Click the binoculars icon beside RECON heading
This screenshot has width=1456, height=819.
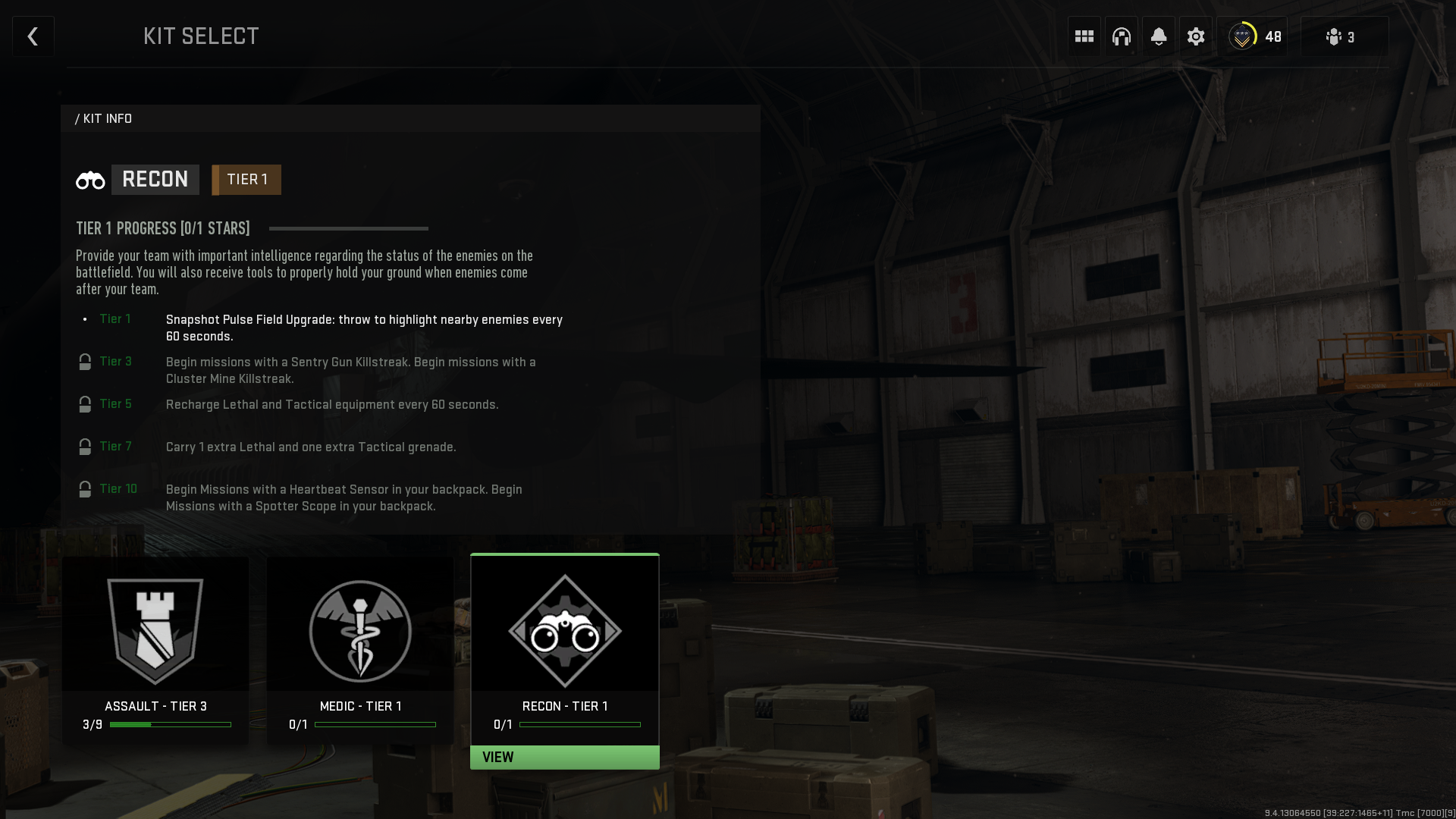click(90, 179)
